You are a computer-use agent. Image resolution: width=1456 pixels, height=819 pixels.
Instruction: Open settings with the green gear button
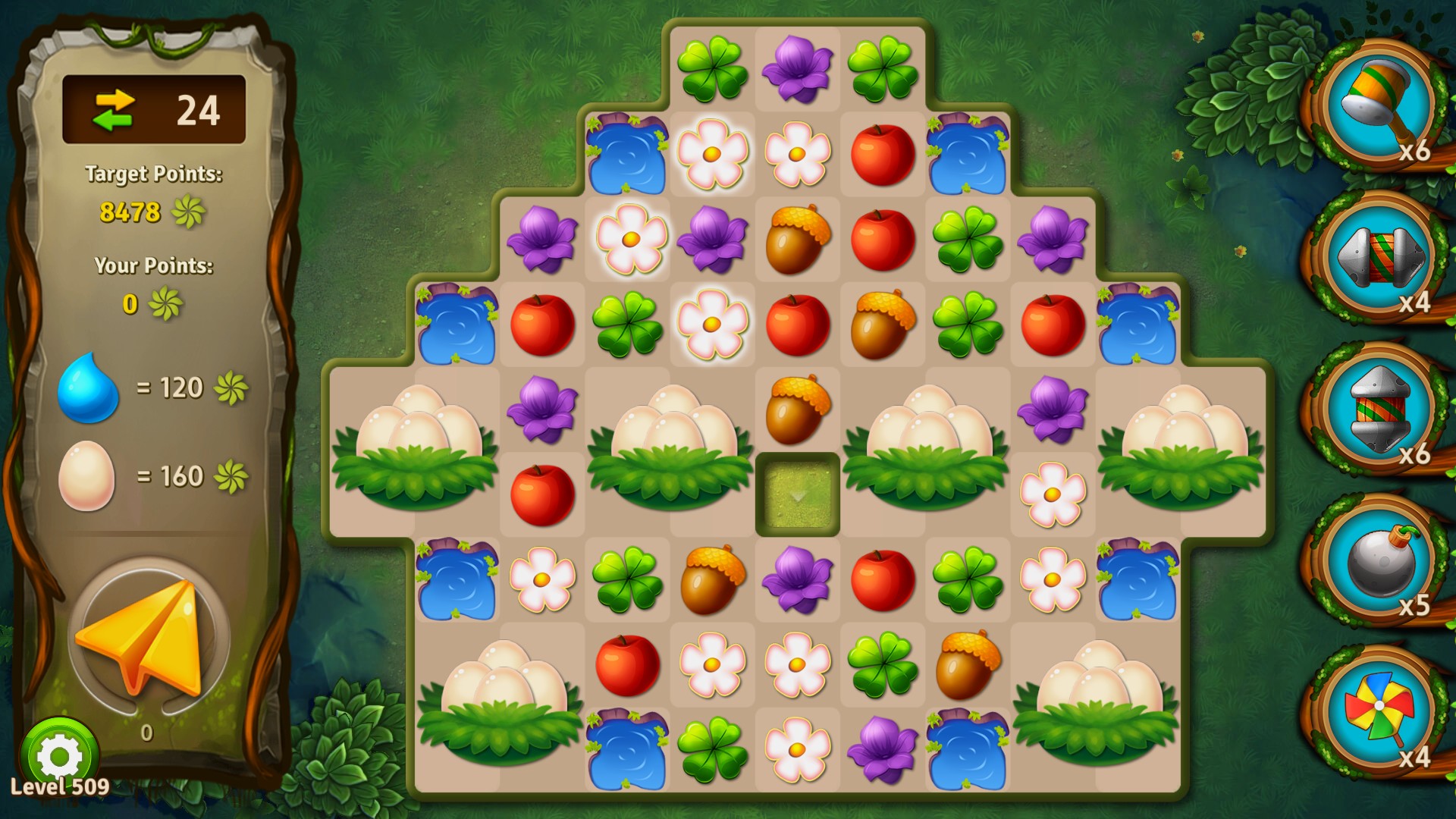59,755
